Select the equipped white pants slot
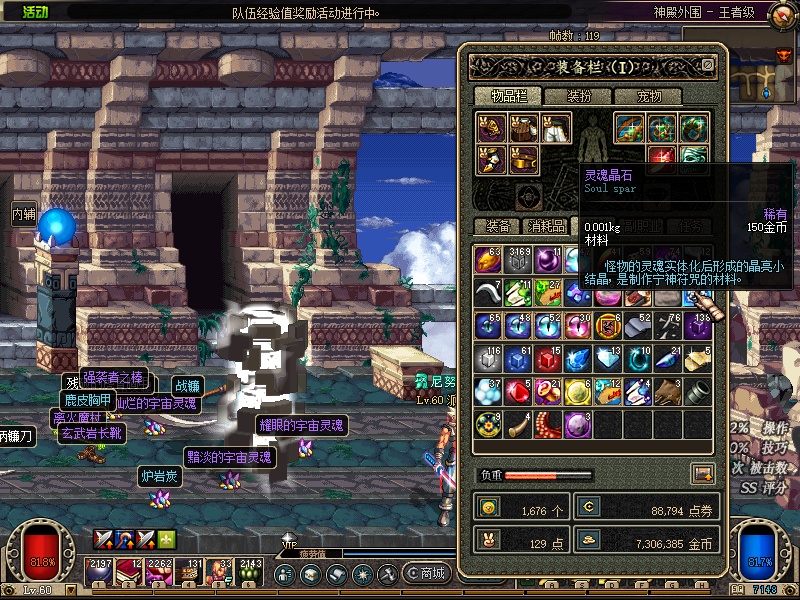Image resolution: width=800 pixels, height=600 pixels. point(556,128)
